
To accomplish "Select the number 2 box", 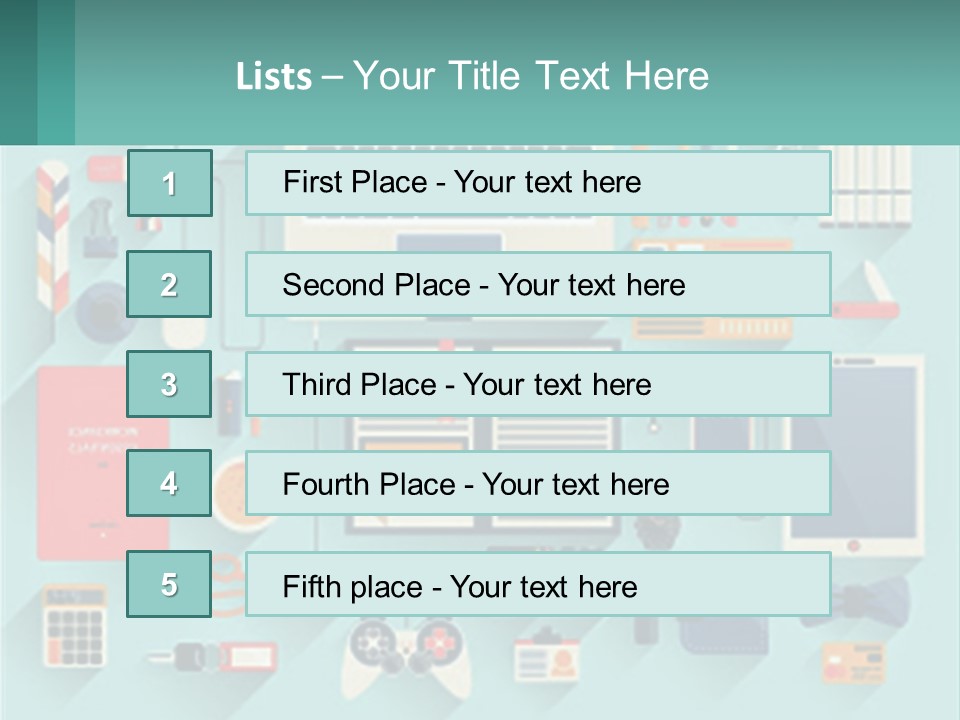I will click(x=169, y=284).
